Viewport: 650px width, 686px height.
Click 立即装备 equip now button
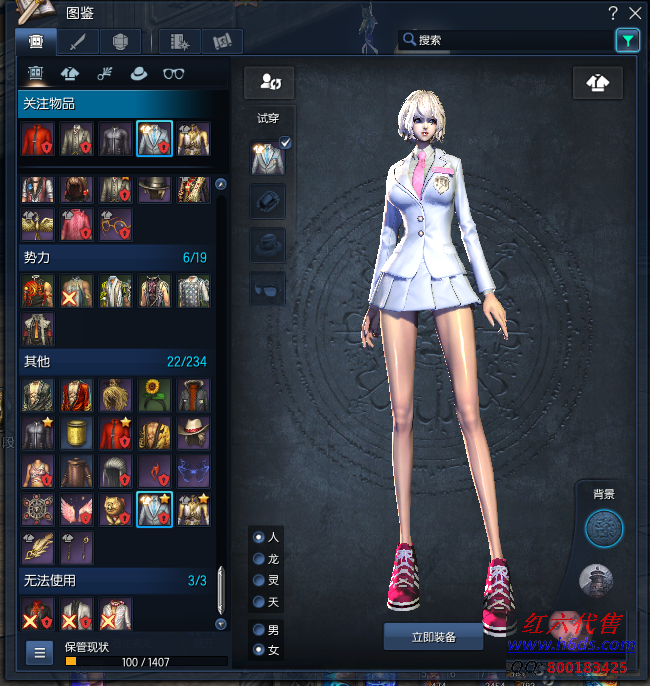point(433,637)
